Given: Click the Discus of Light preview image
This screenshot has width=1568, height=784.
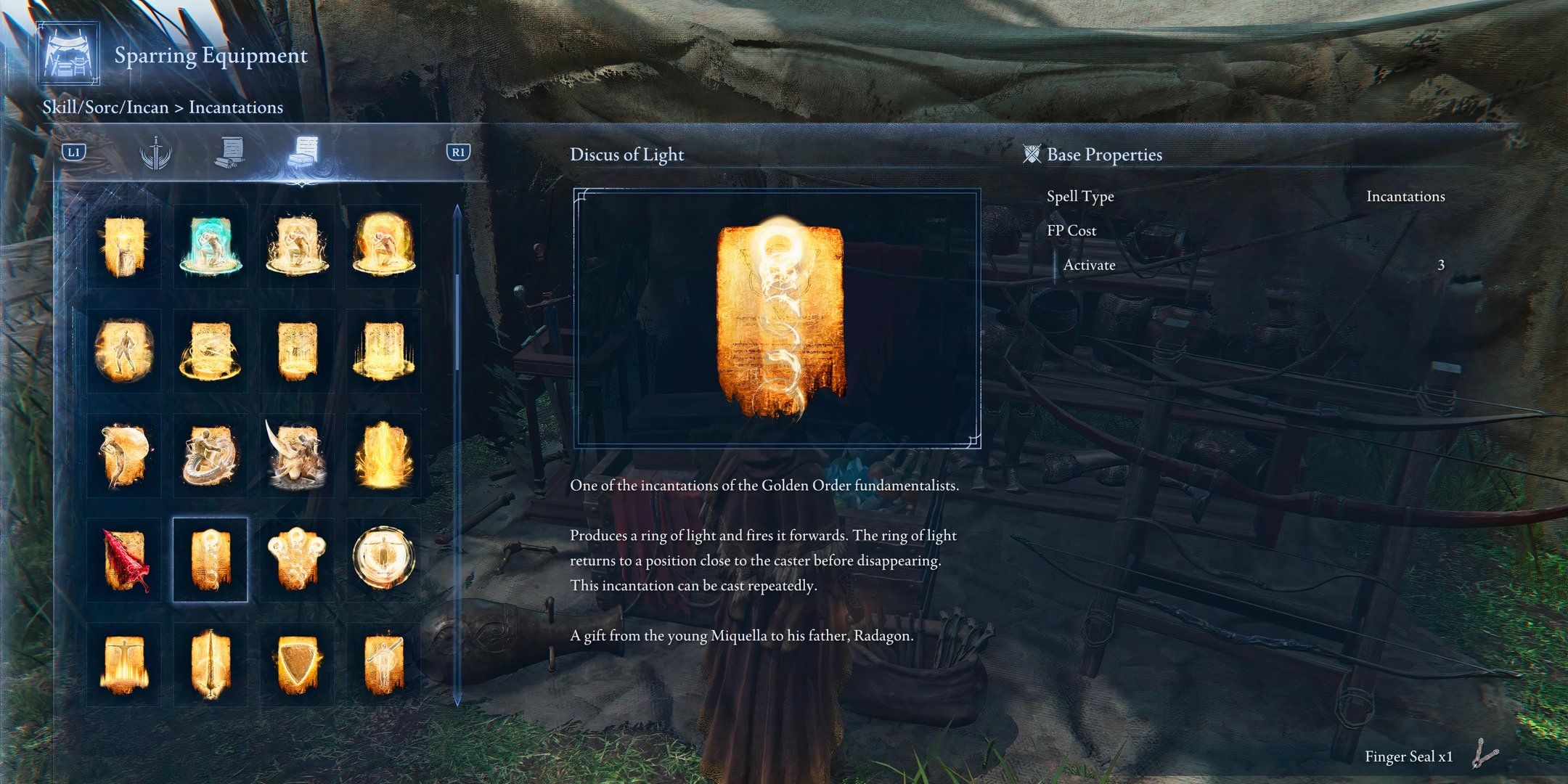Looking at the screenshot, I should (x=777, y=318).
